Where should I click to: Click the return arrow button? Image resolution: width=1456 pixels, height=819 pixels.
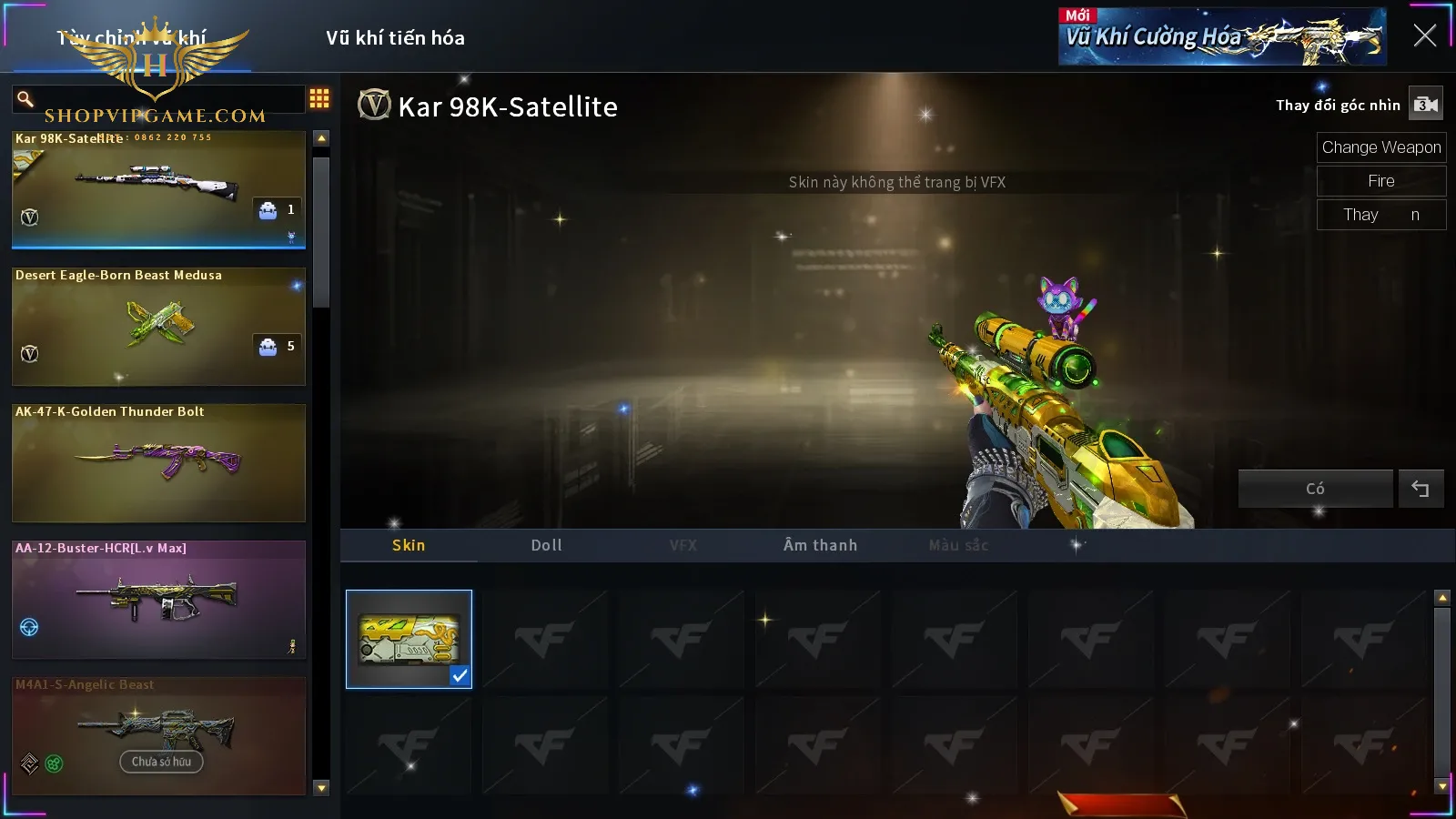point(1421,489)
